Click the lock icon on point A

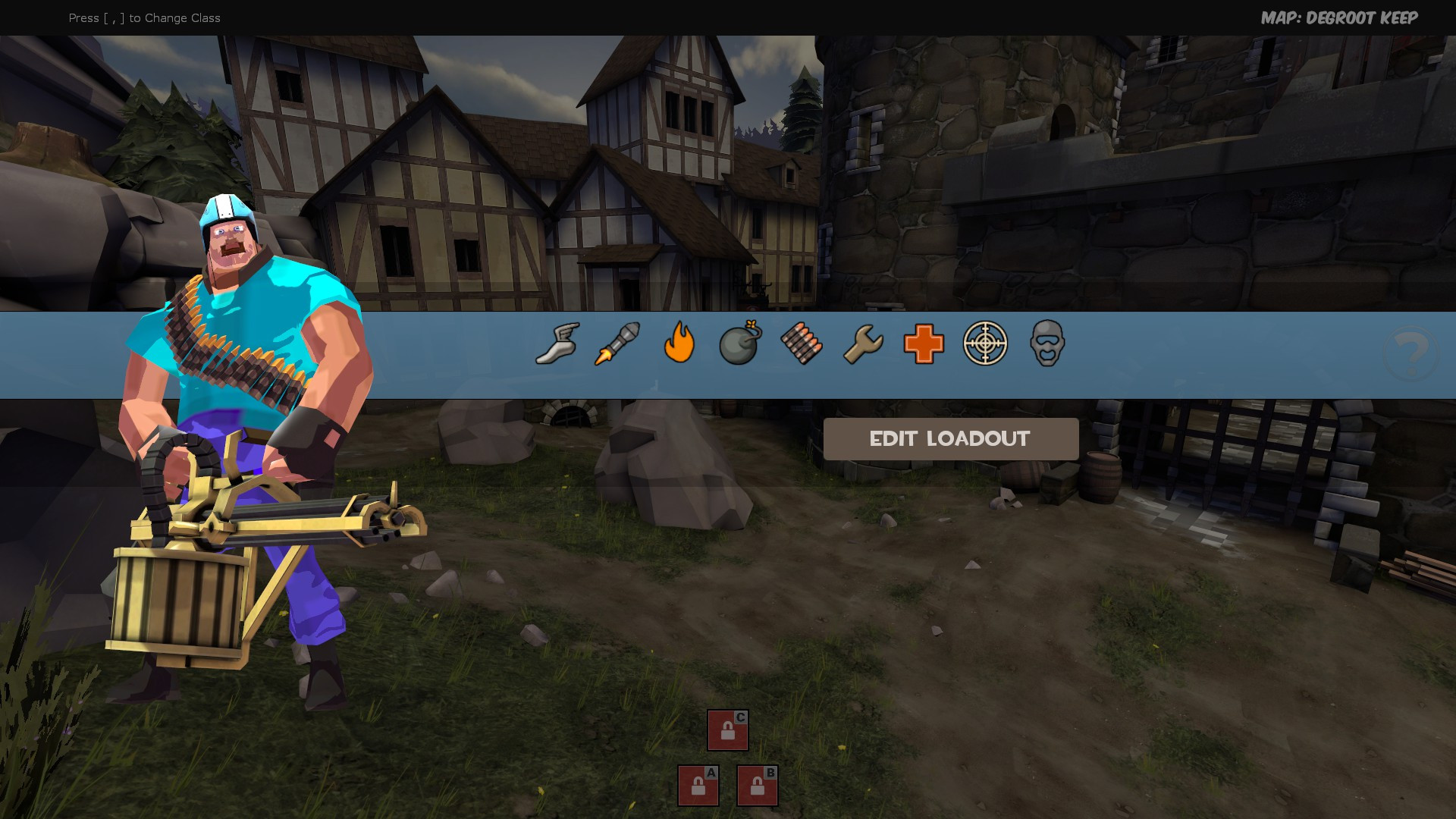697,788
